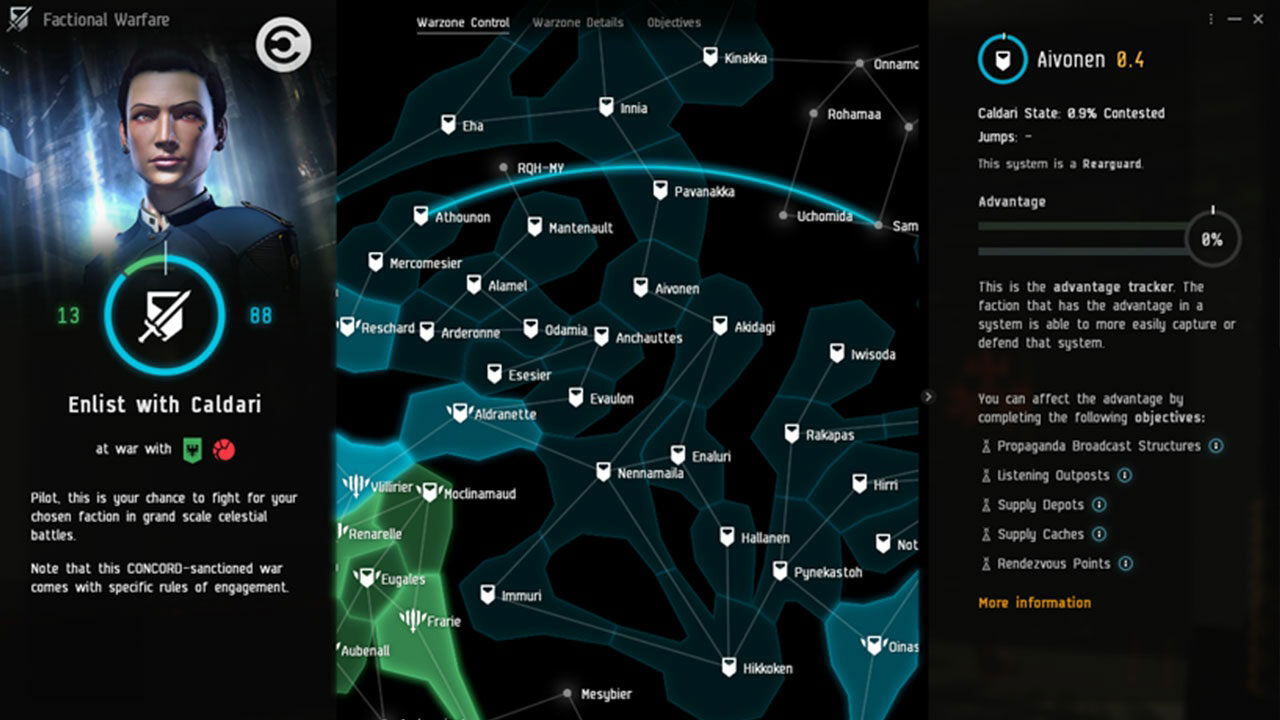Follow the More information link
Viewport: 1280px width, 720px height.
coord(1034,602)
